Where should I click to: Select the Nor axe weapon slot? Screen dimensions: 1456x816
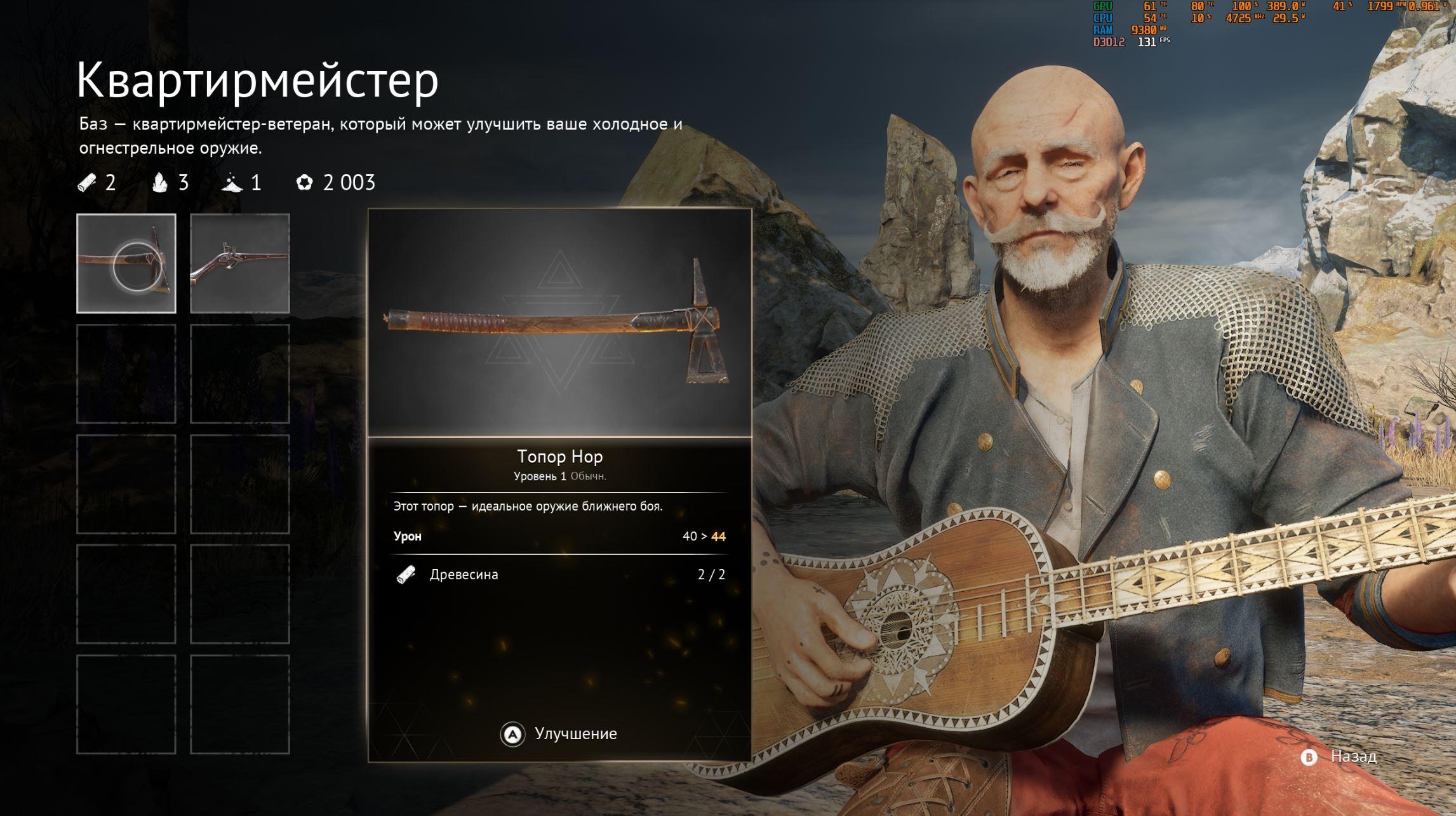(126, 264)
